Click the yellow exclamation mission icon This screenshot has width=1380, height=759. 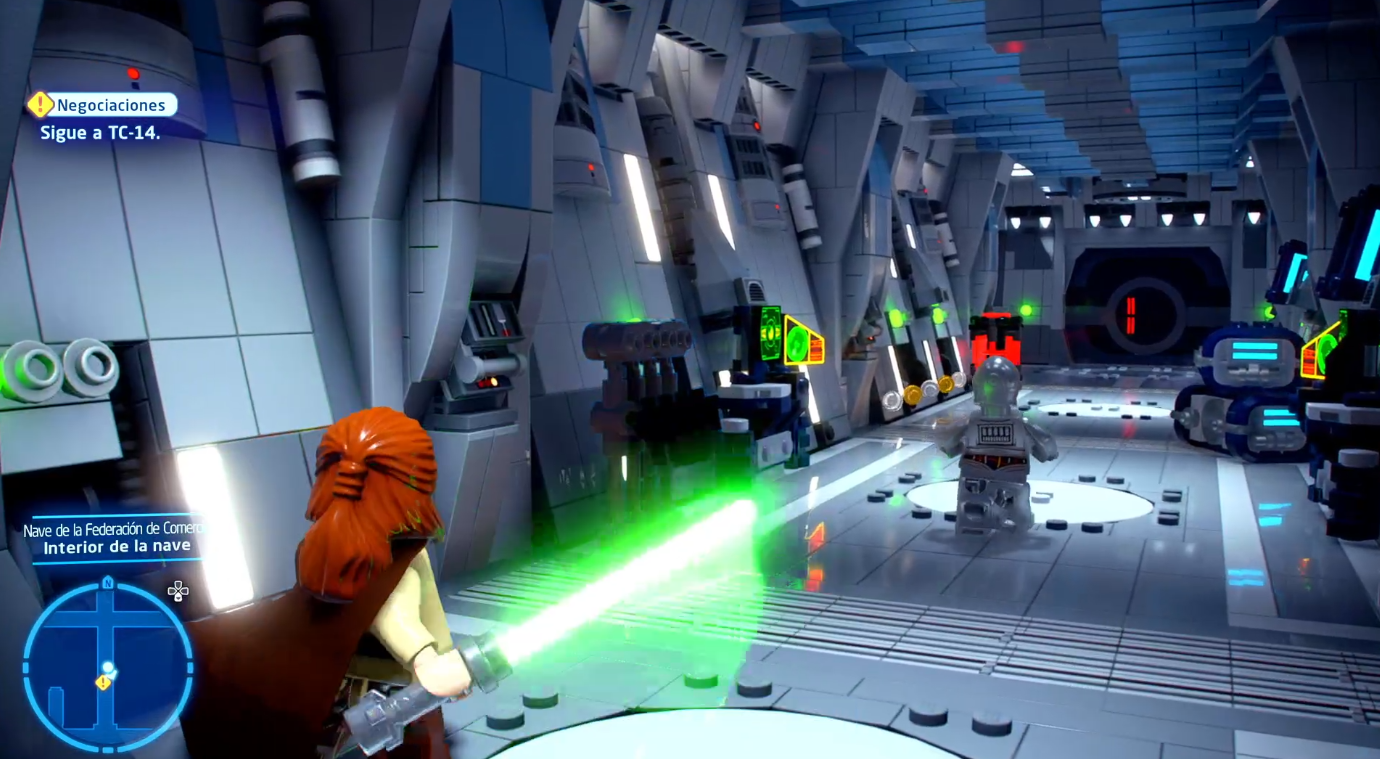(x=40, y=104)
